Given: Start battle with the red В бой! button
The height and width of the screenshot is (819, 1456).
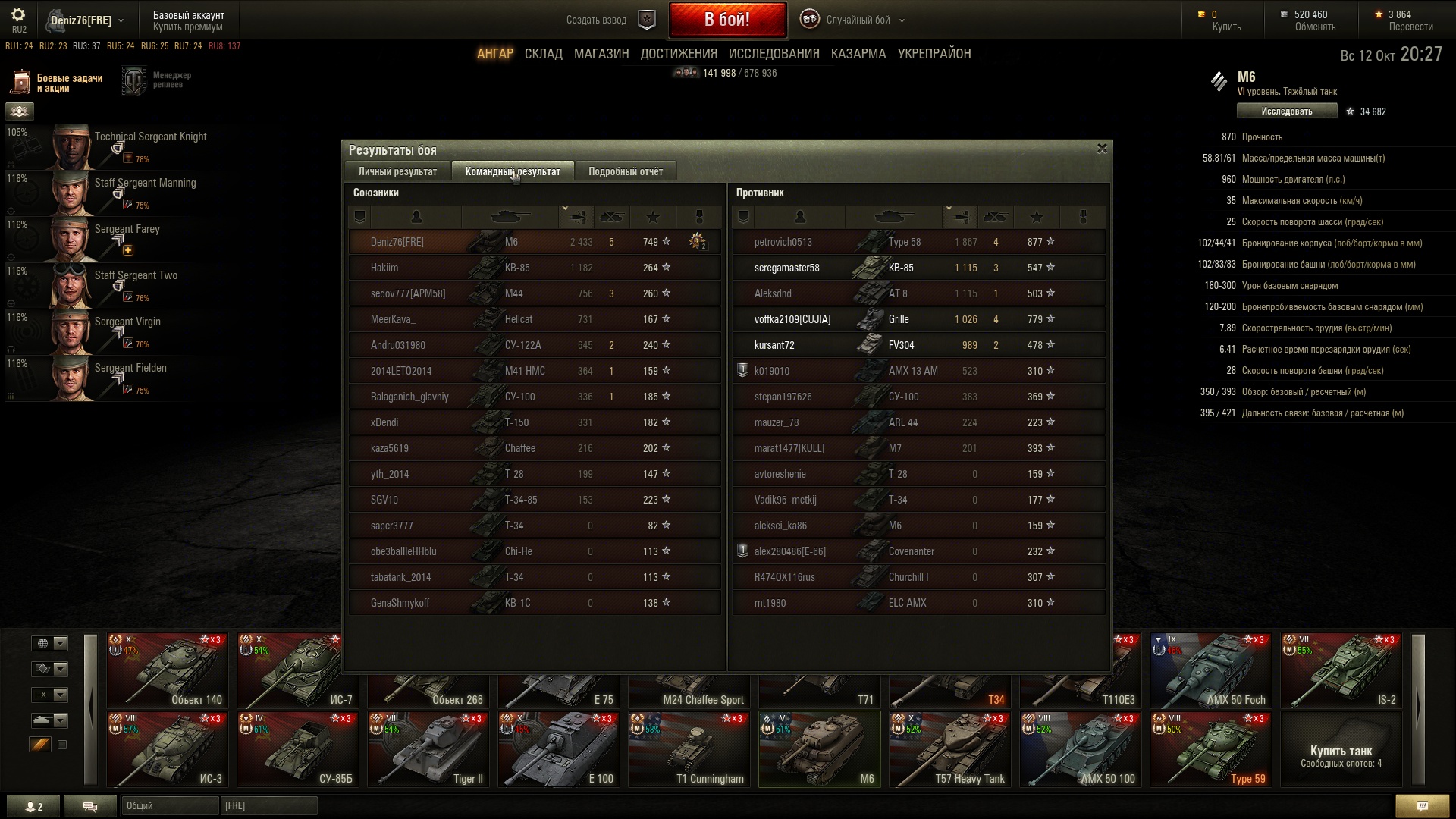Looking at the screenshot, I should (726, 20).
